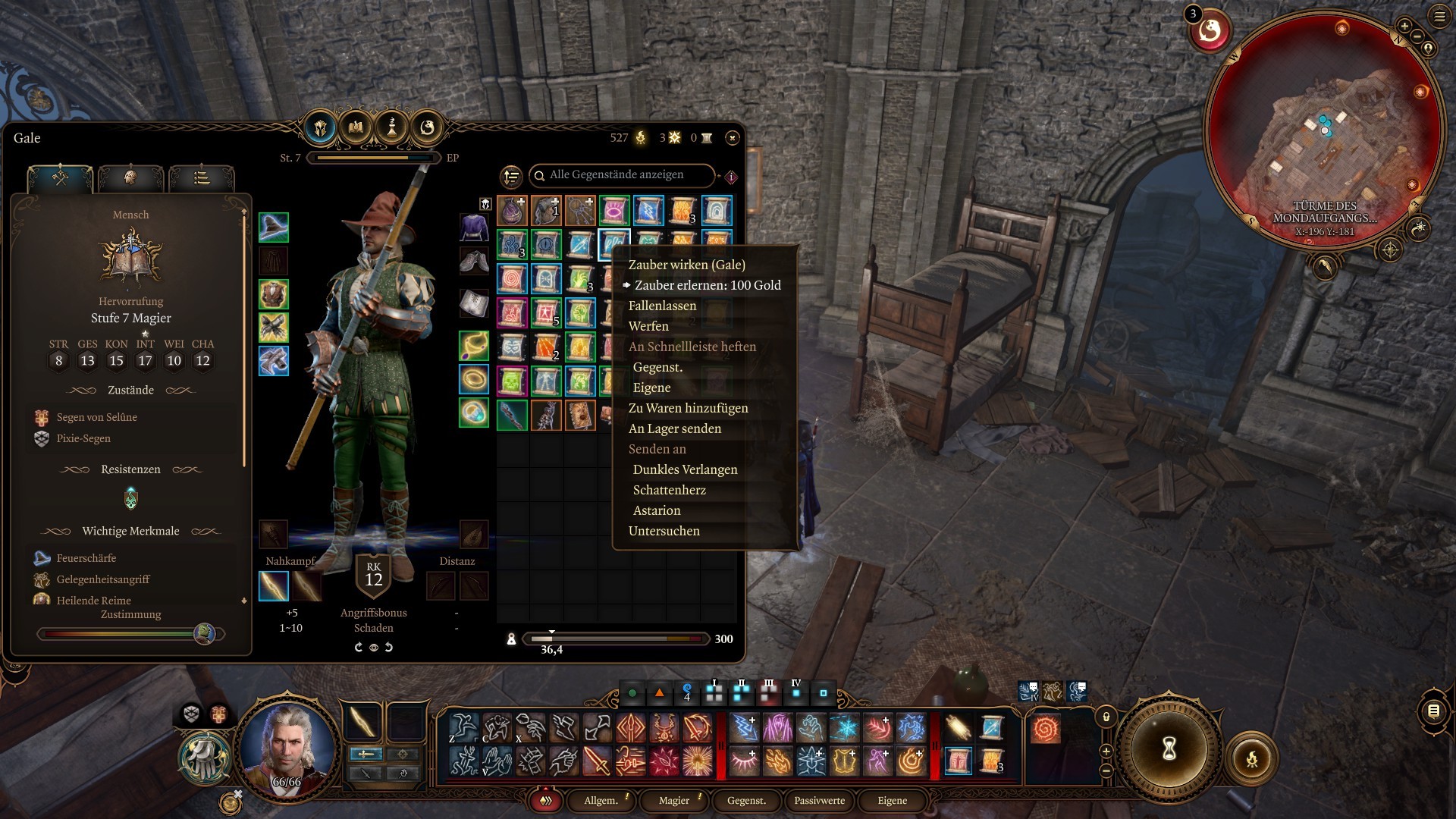Screen dimensions: 1456x819
Task: Select the equipped wizard hat slot
Action: tap(274, 227)
